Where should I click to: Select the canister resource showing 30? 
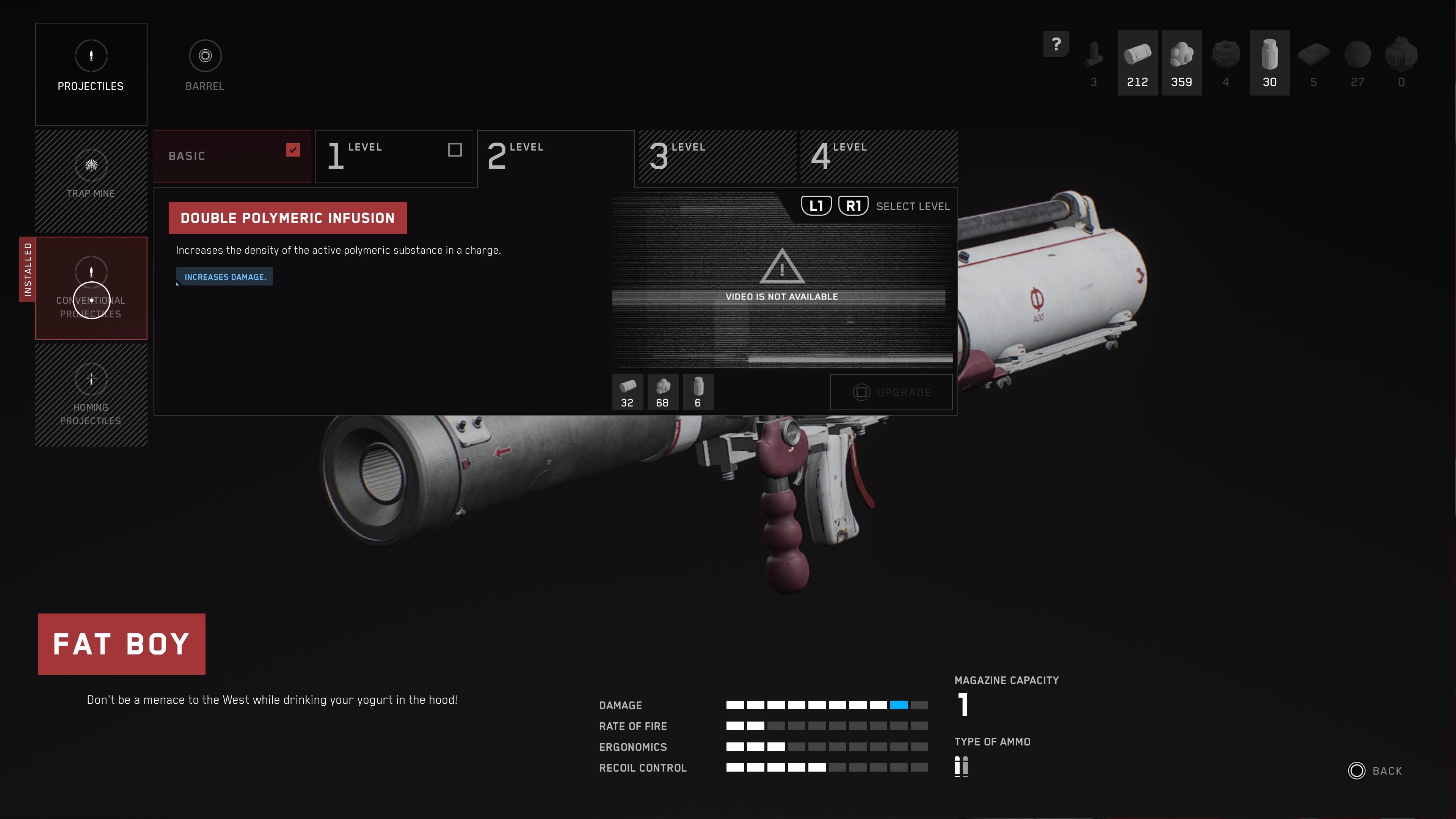point(1269,63)
